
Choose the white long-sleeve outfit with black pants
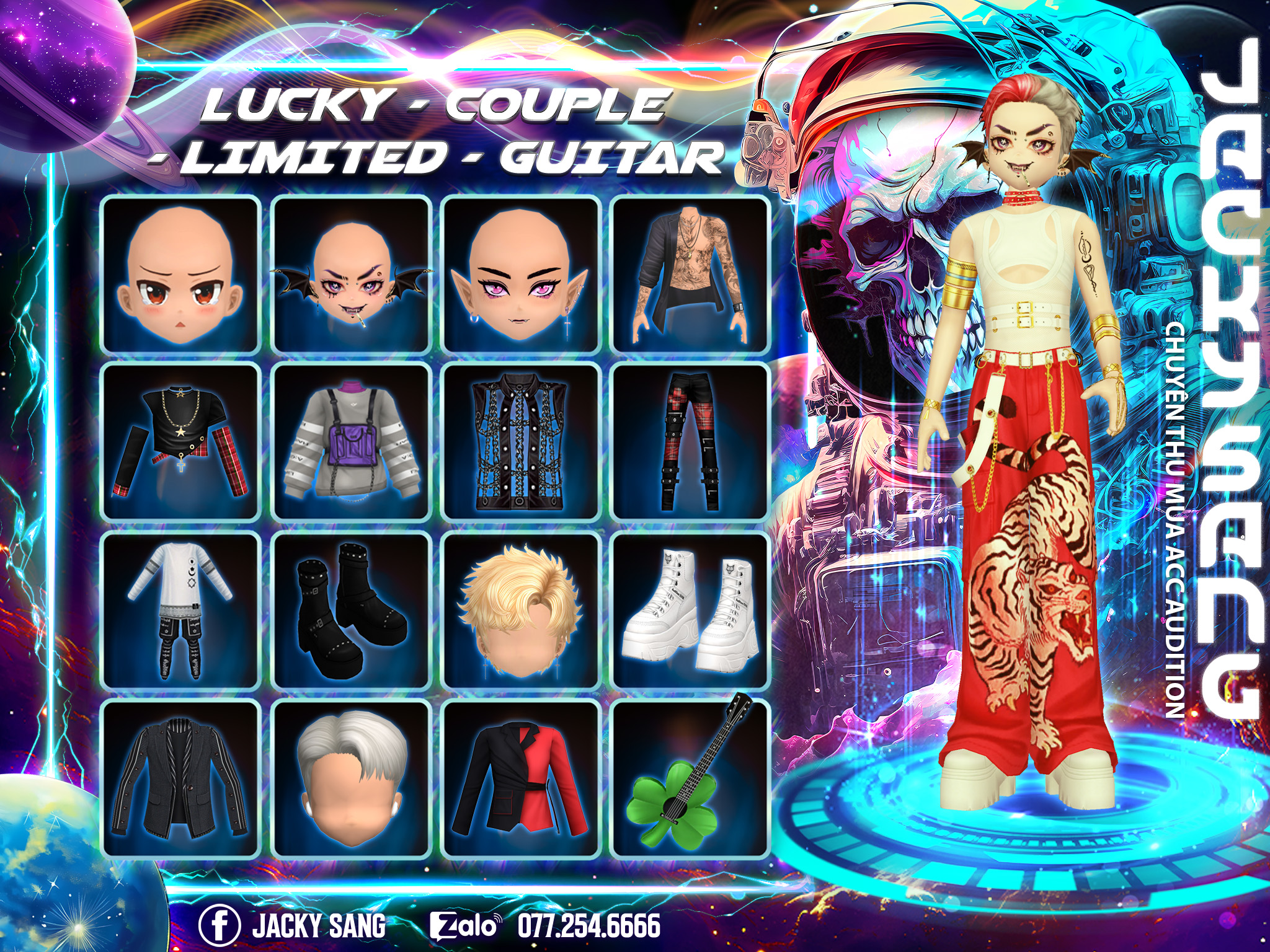coord(180,610)
